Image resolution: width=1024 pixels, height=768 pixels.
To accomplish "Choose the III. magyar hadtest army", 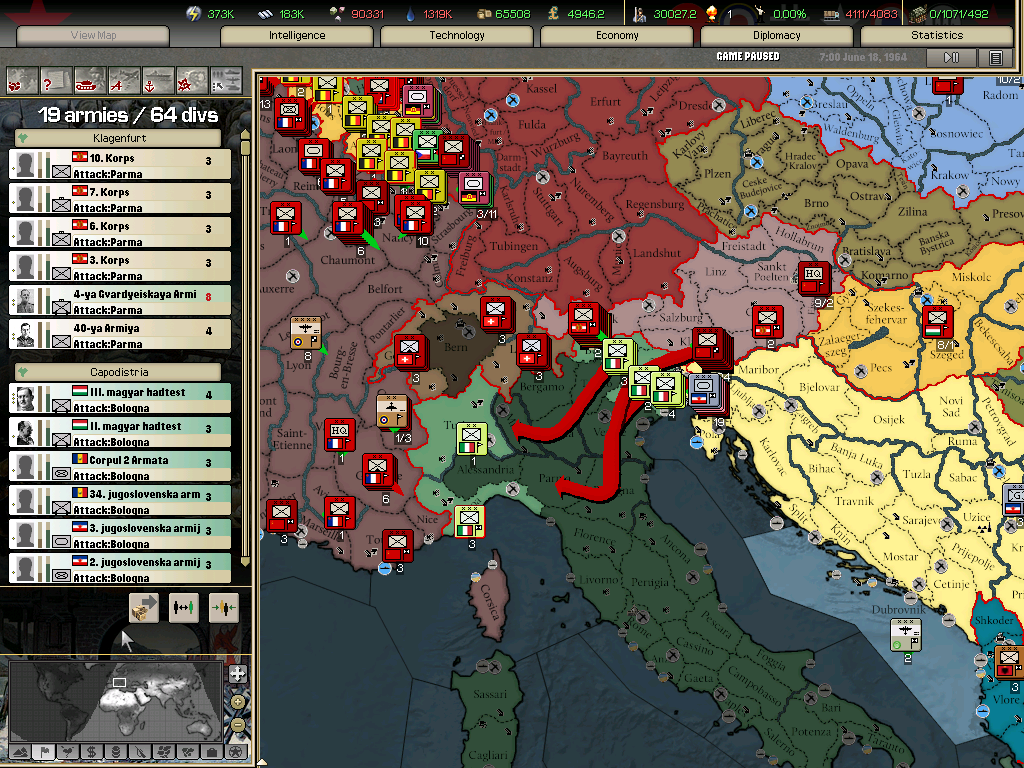I will click(120, 399).
